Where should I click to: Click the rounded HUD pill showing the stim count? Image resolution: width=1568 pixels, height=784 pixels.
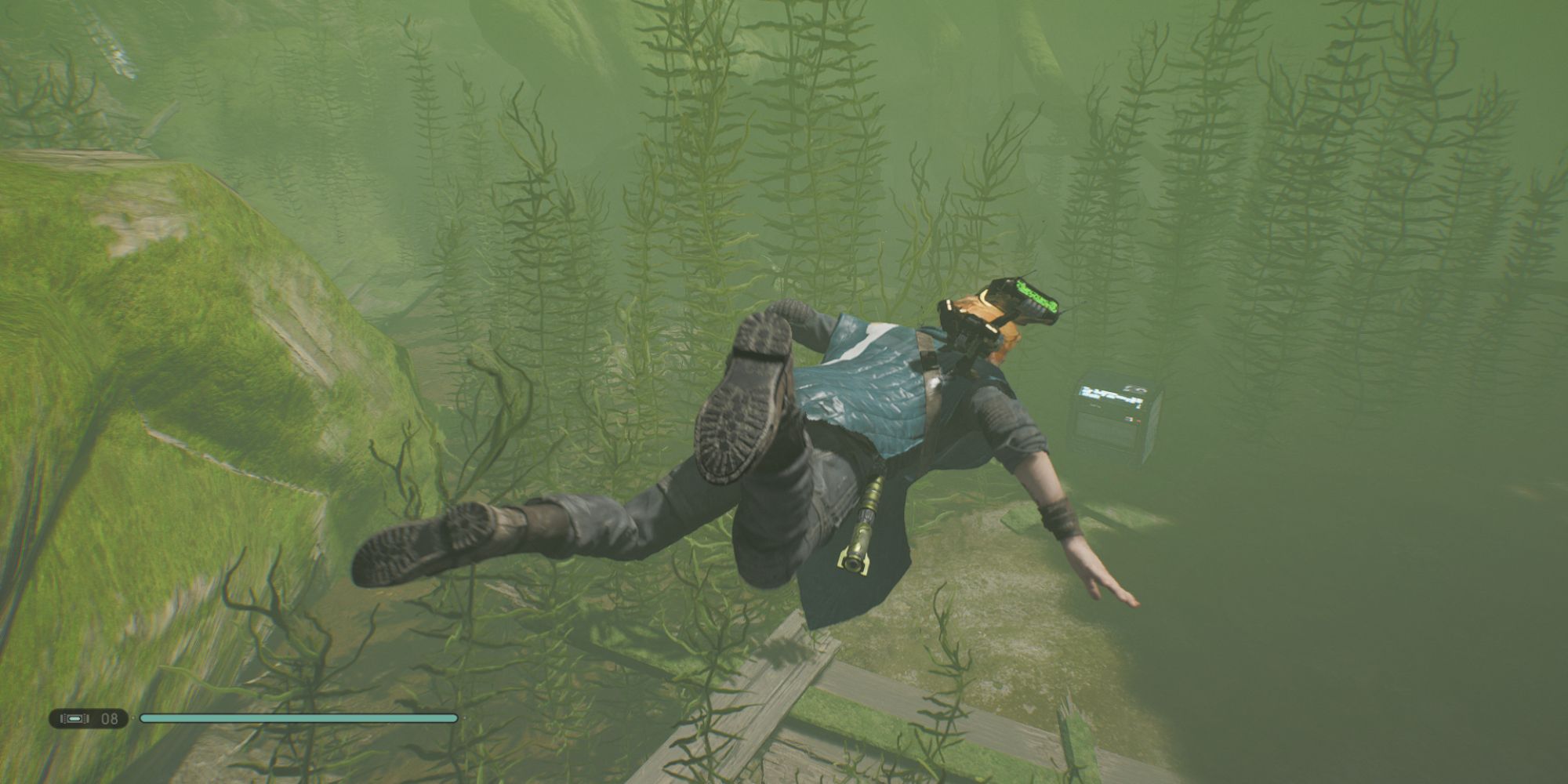point(90,719)
